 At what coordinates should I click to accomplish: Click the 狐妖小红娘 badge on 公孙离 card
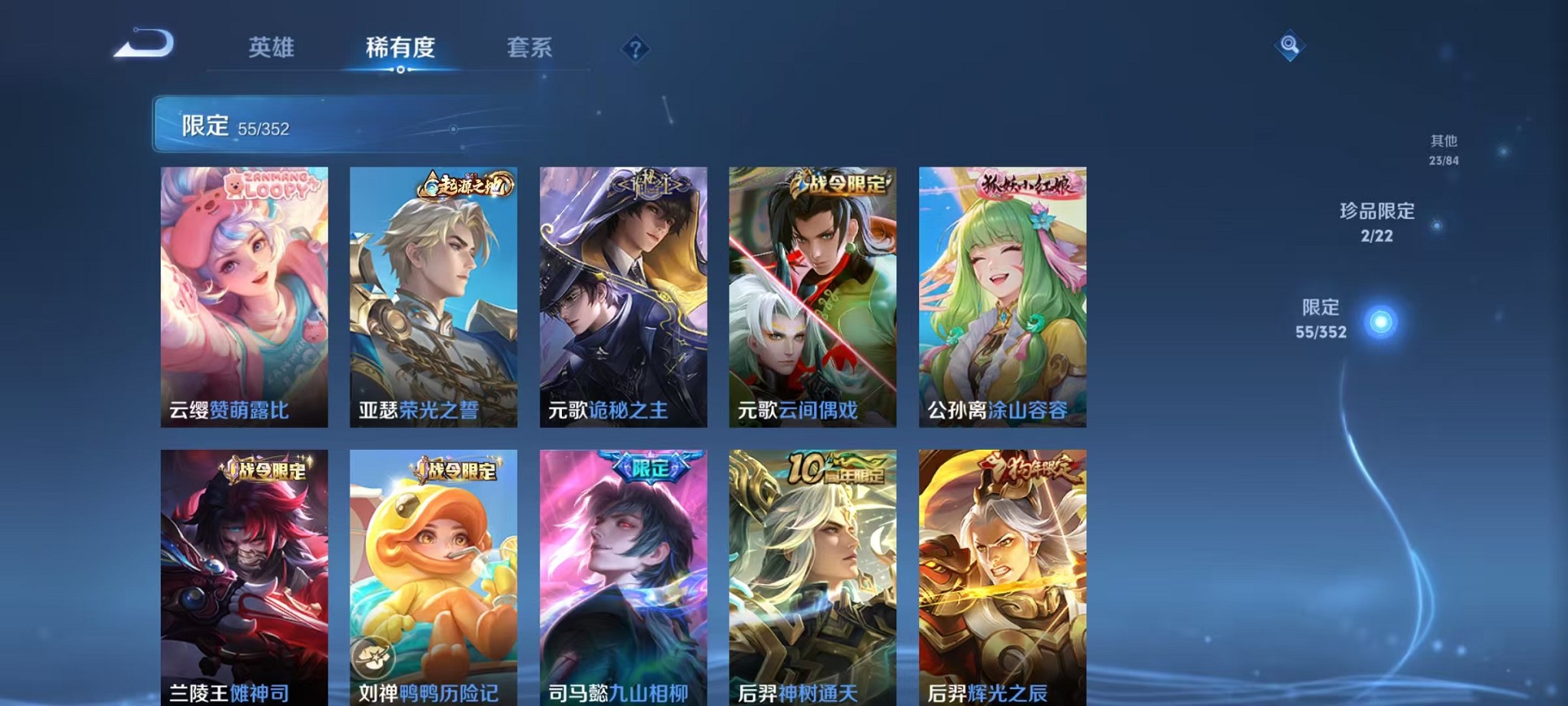click(1026, 185)
